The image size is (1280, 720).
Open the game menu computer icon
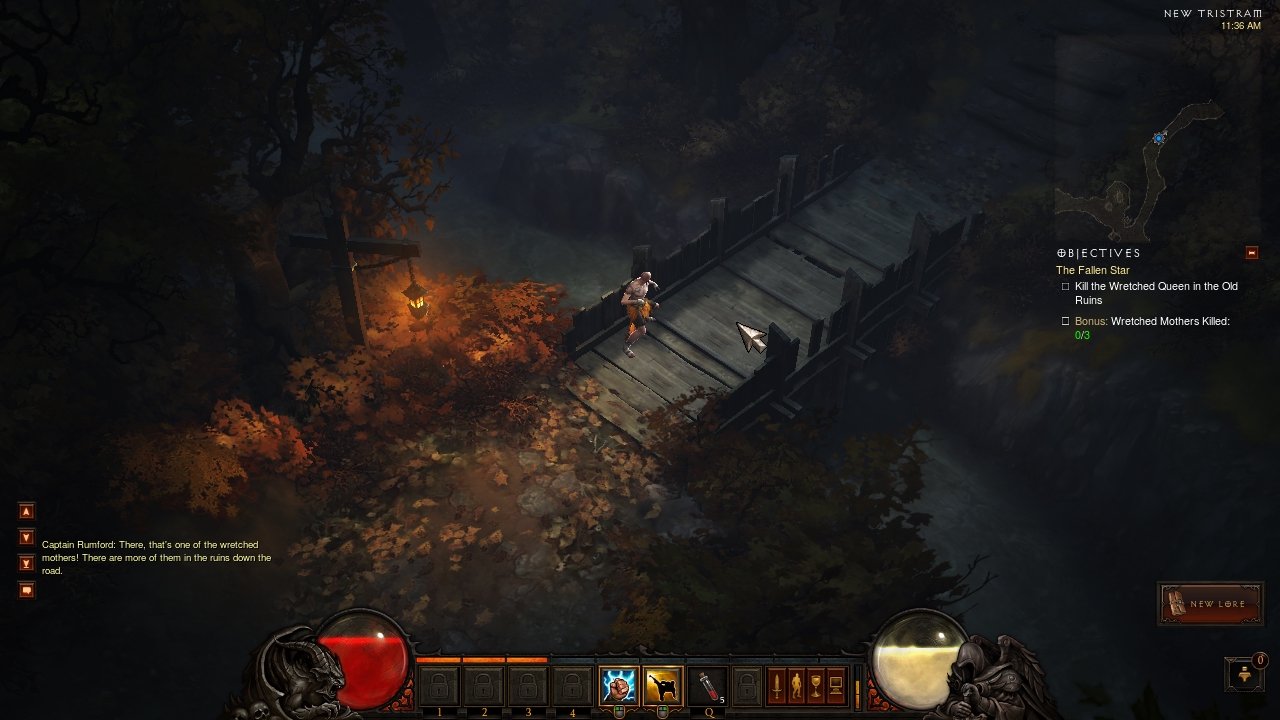click(836, 686)
